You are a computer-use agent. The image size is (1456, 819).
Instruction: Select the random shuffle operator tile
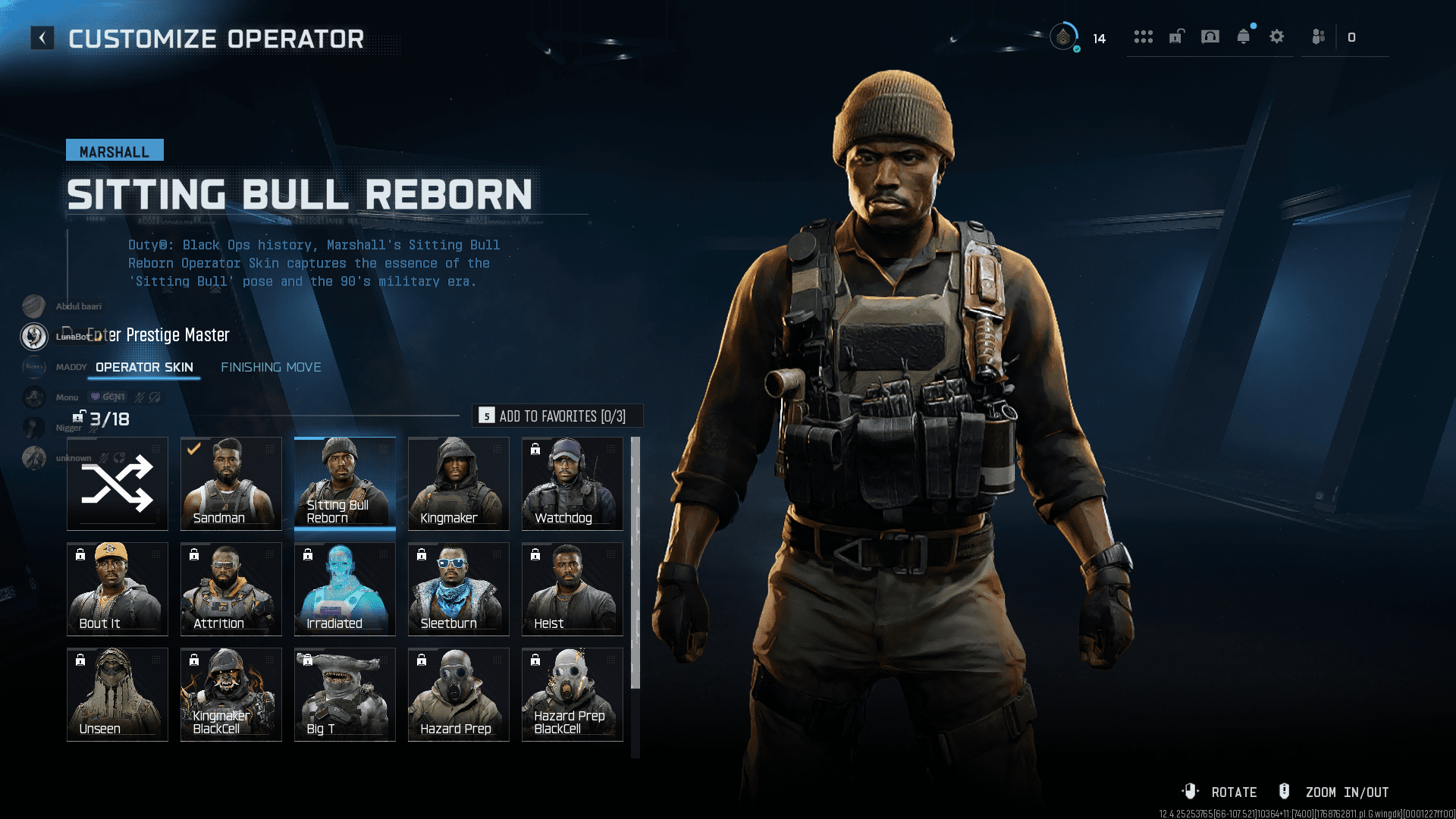(x=117, y=483)
